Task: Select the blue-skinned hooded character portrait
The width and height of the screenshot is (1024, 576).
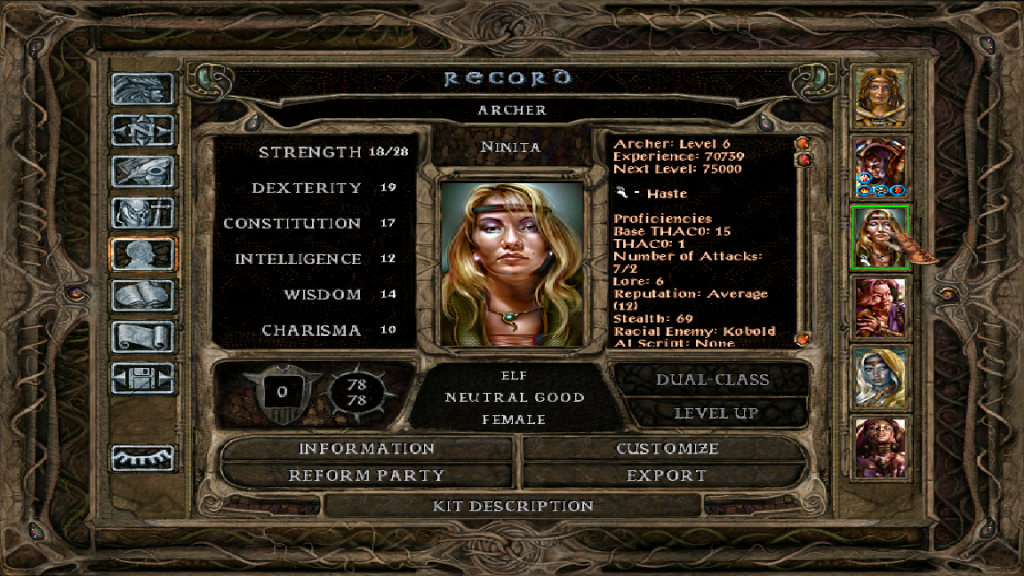Action: (x=881, y=376)
